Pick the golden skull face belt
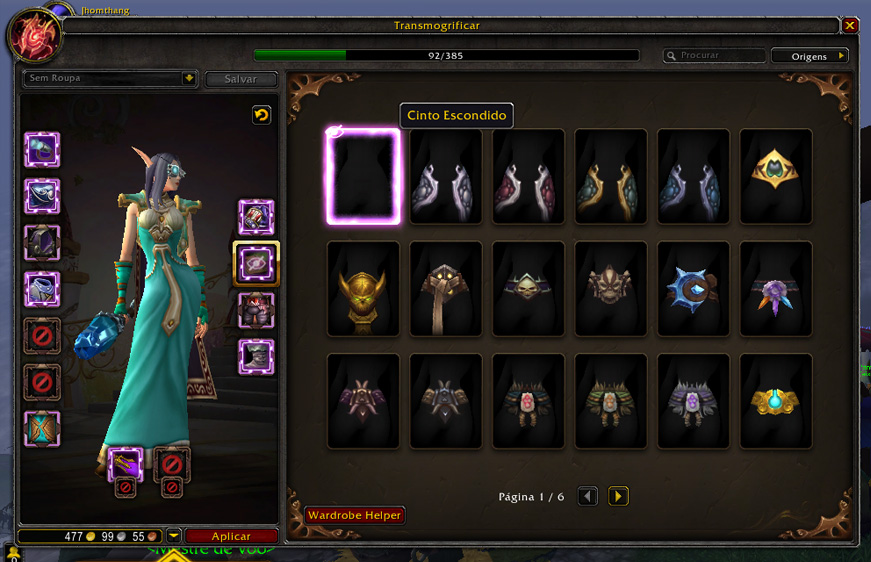This screenshot has width=871, height=562. (363, 288)
